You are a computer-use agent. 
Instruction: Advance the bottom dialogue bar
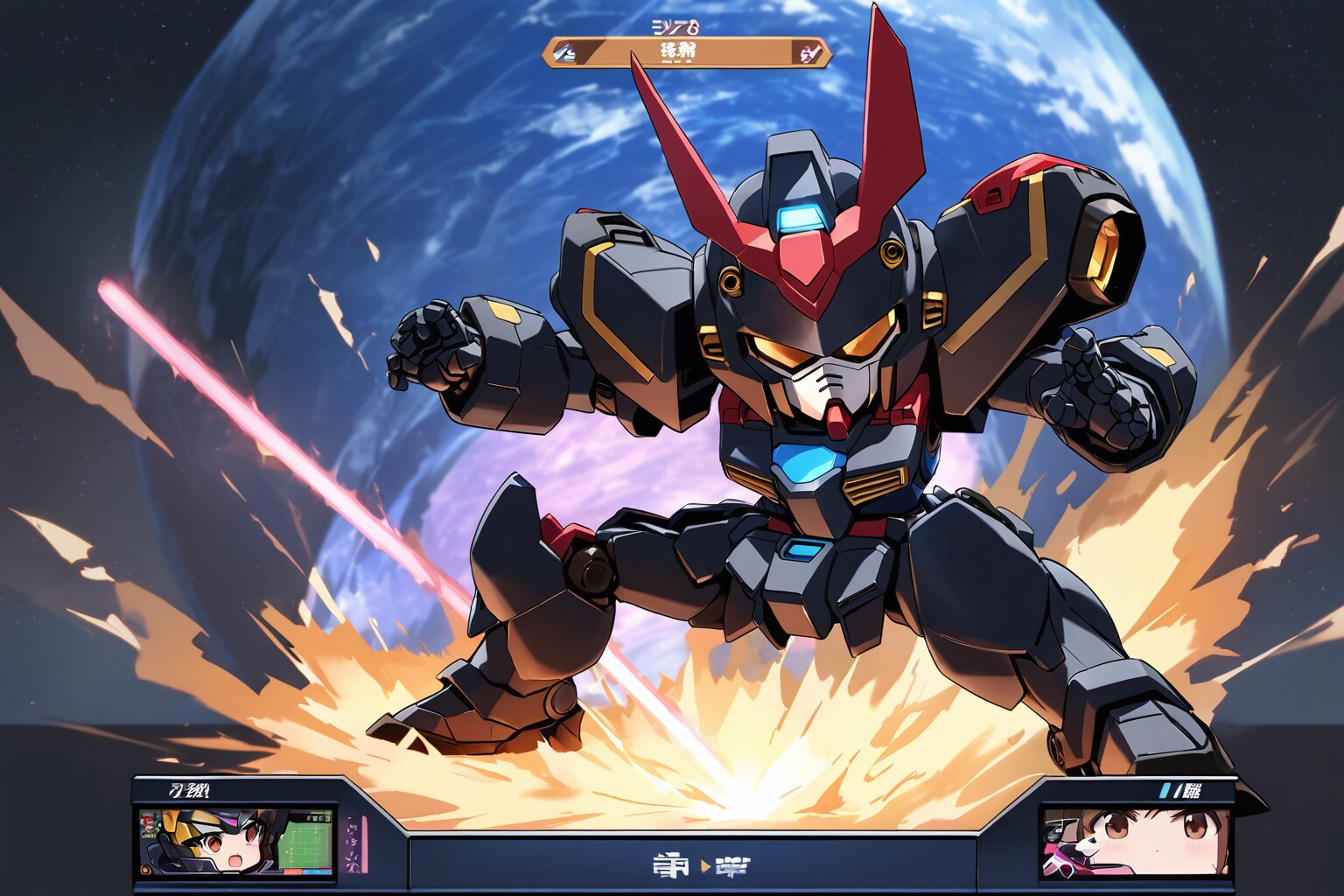(691, 864)
